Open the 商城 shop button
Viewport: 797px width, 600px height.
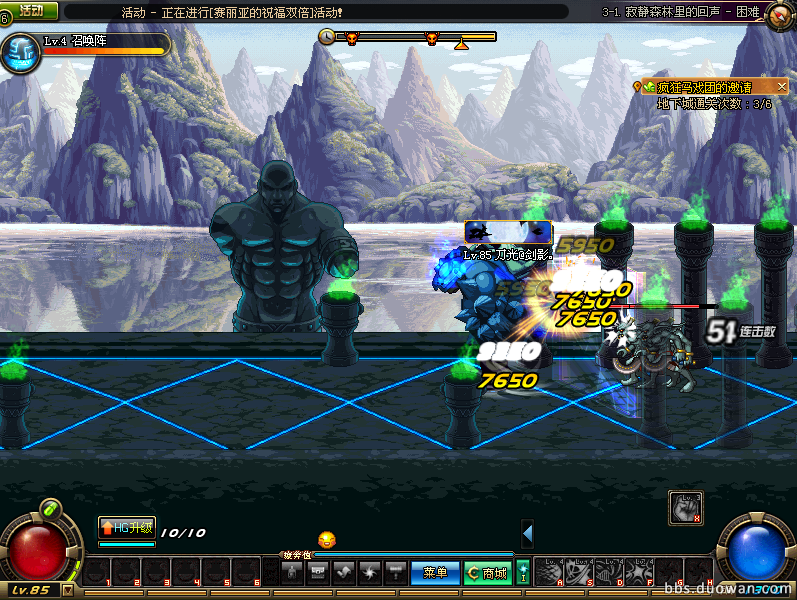(x=487, y=573)
